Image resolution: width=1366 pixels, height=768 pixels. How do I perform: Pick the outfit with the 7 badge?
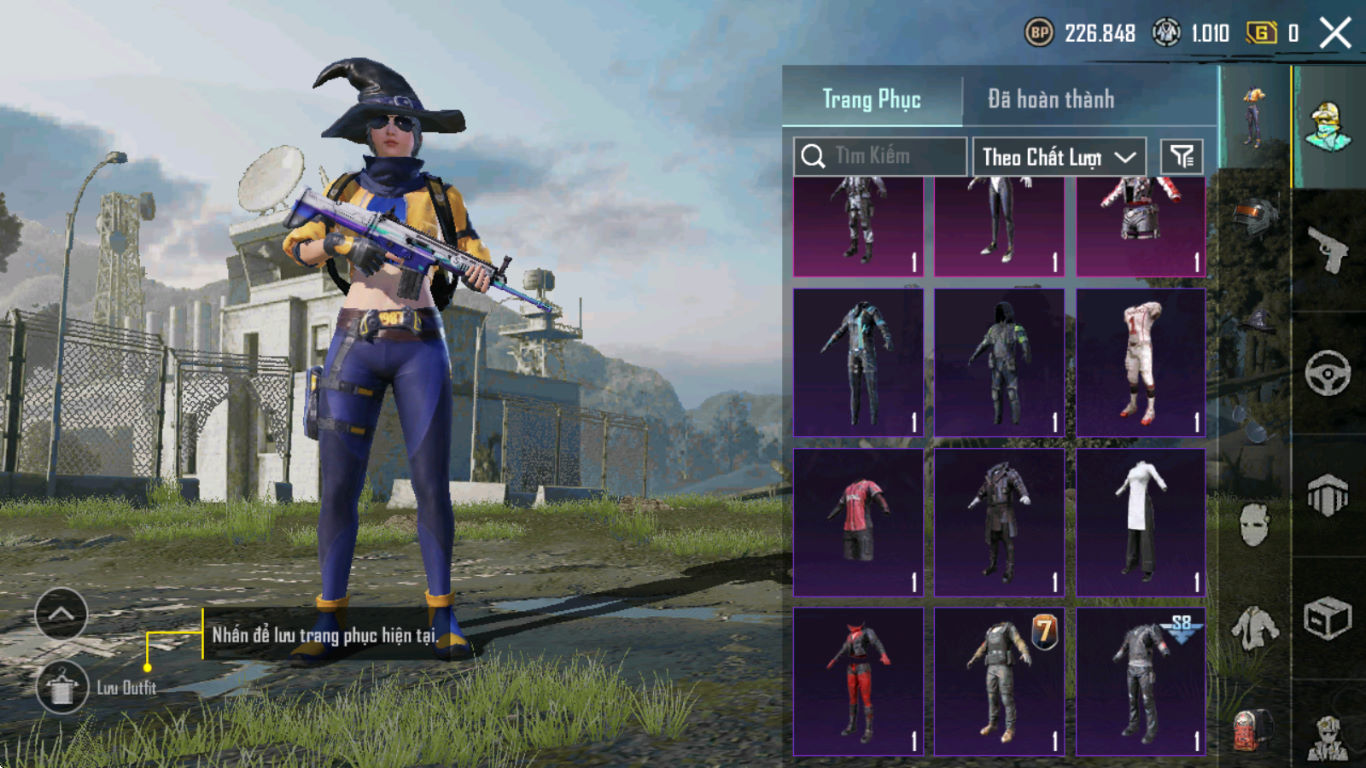999,681
